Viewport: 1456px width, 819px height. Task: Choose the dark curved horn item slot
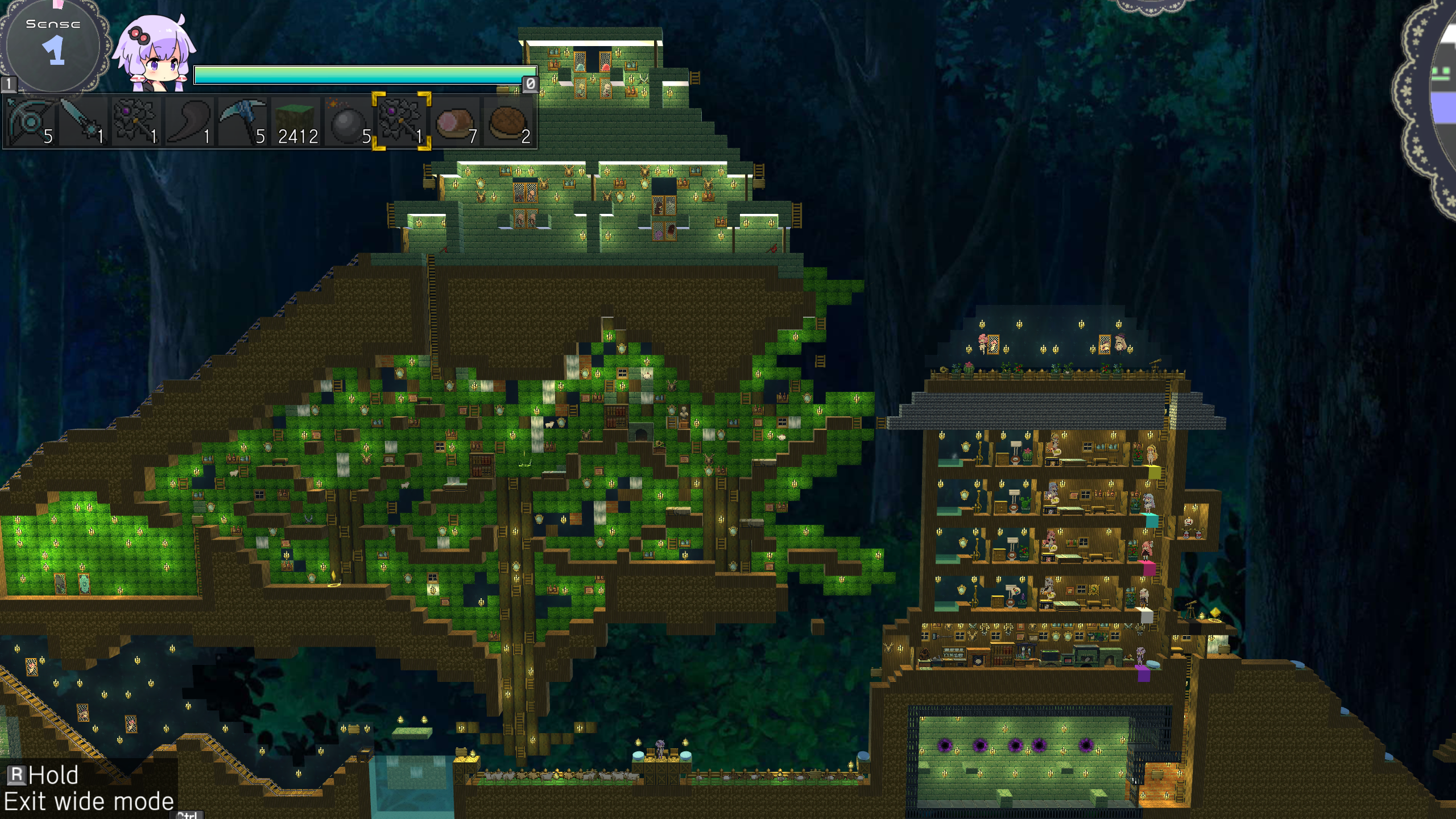(189, 121)
